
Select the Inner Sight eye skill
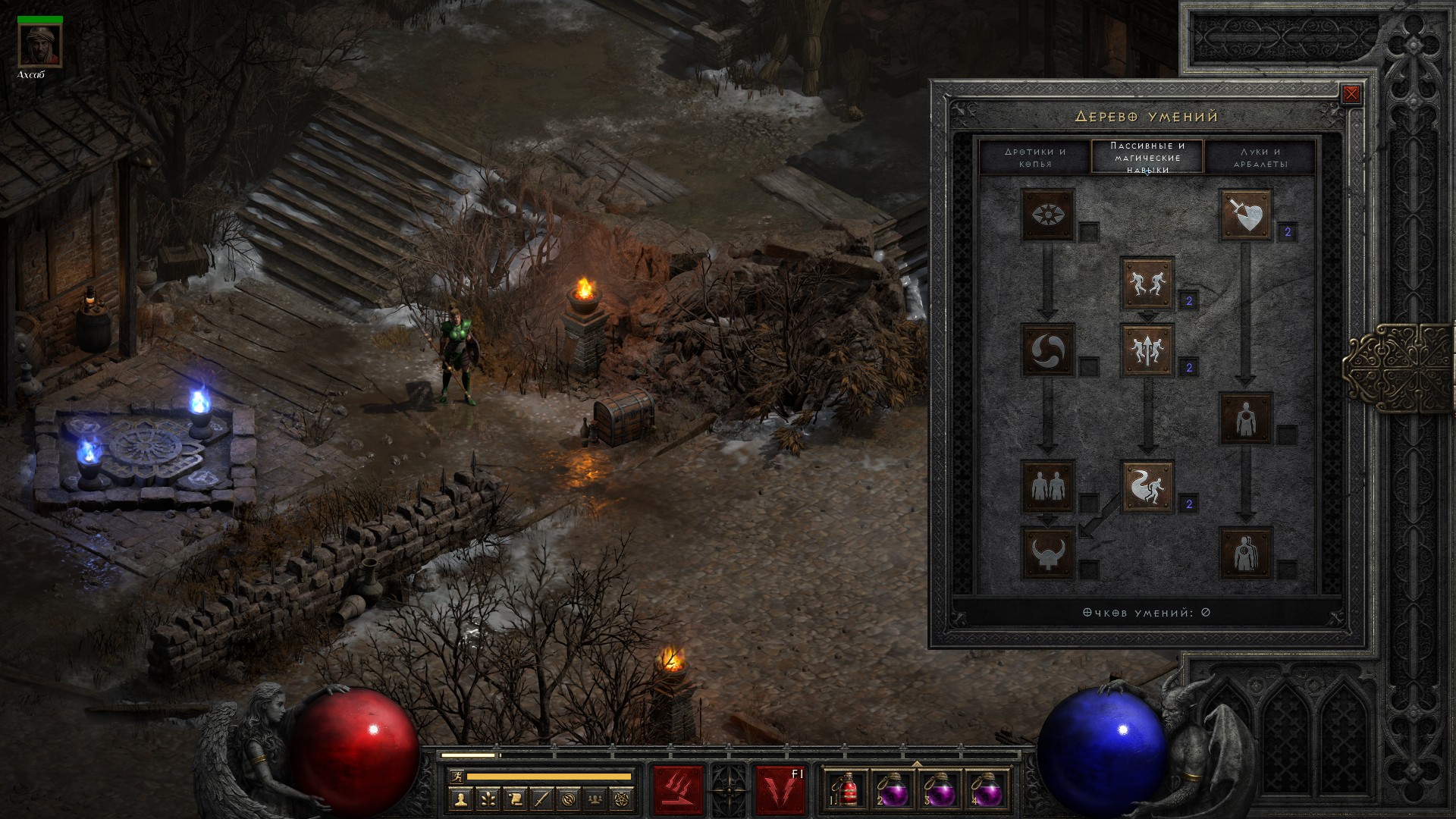click(x=1048, y=215)
